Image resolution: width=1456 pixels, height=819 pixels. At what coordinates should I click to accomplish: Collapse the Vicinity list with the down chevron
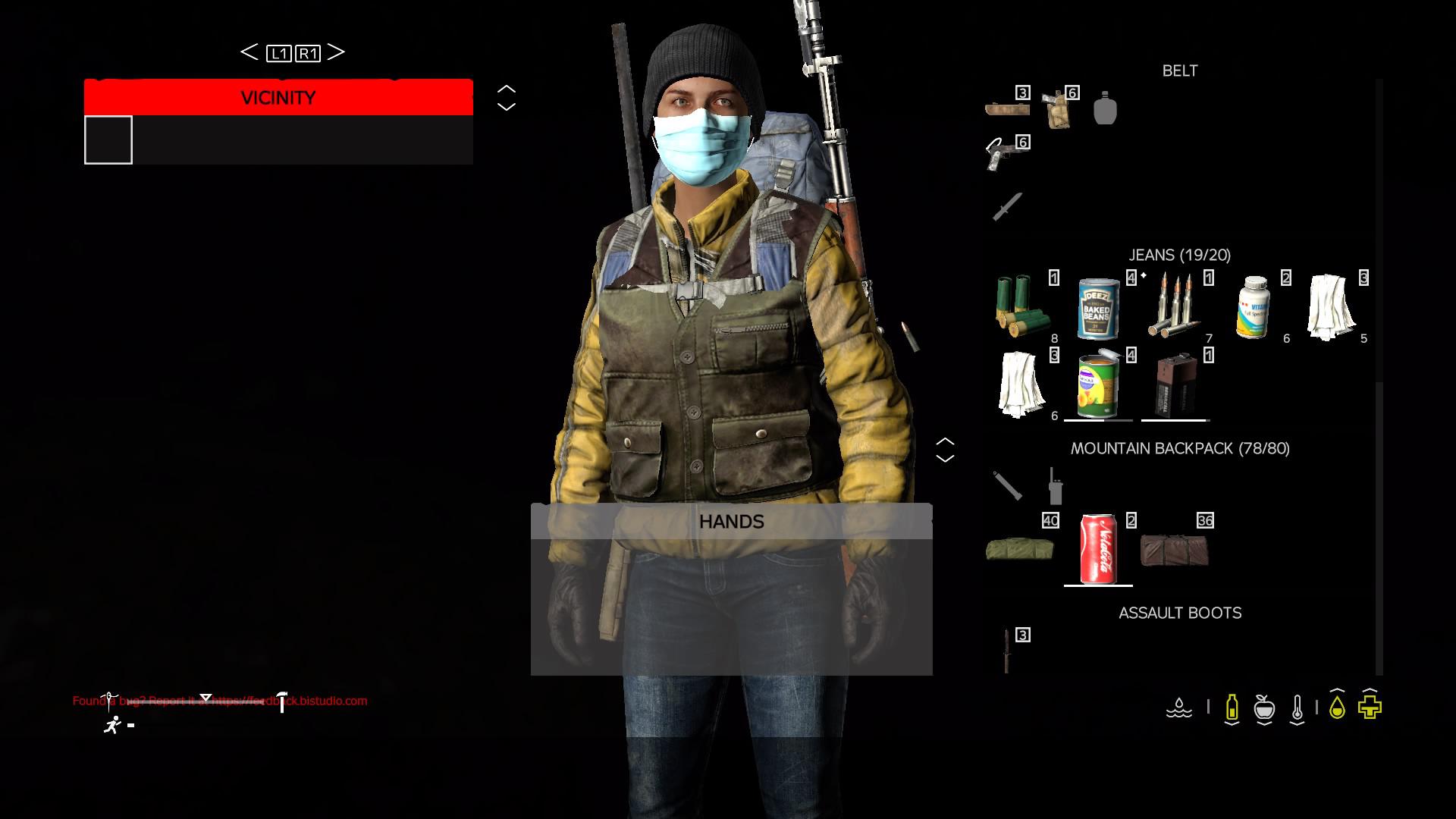point(505,106)
